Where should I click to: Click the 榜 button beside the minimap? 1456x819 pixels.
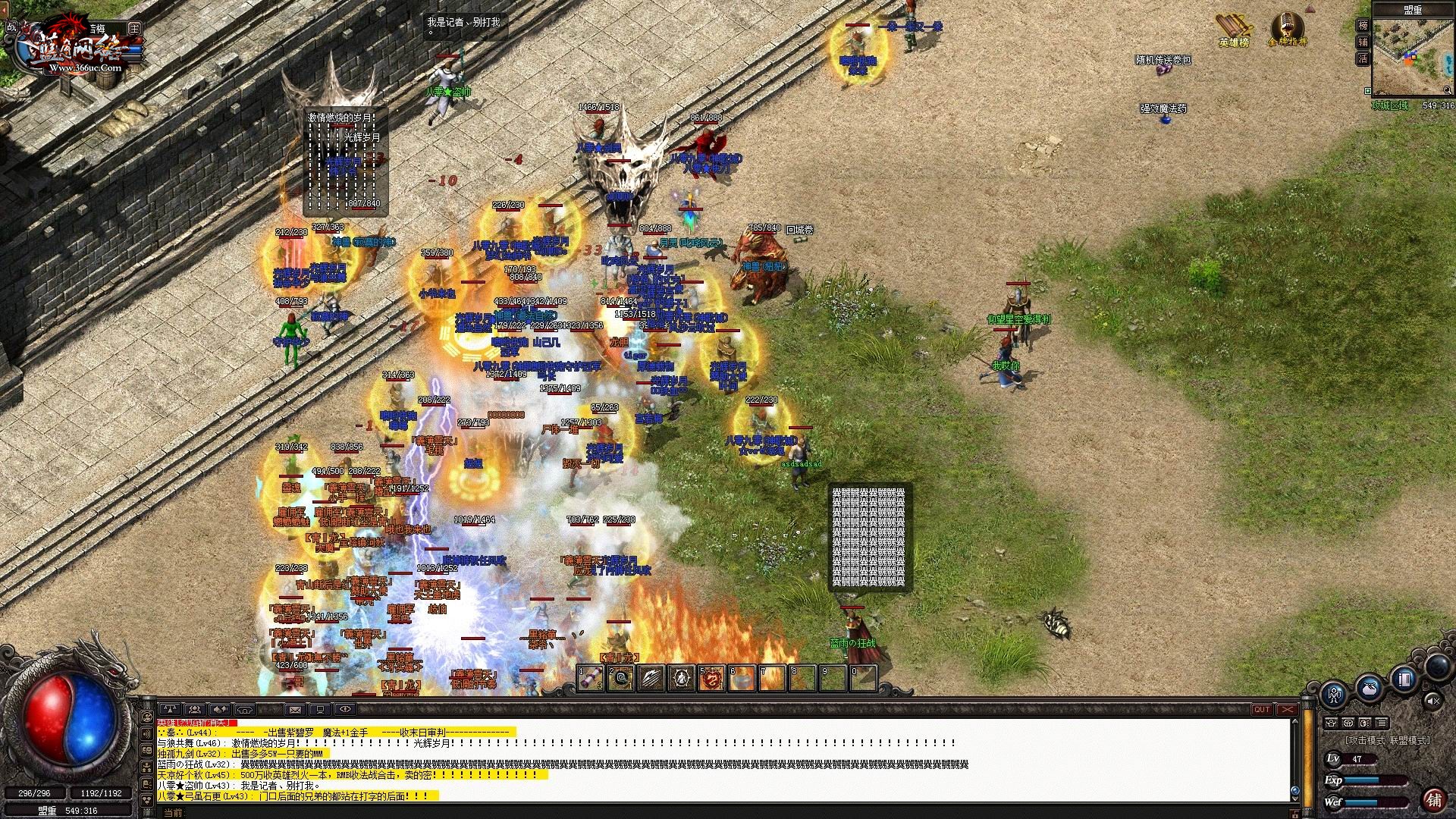(1363, 25)
